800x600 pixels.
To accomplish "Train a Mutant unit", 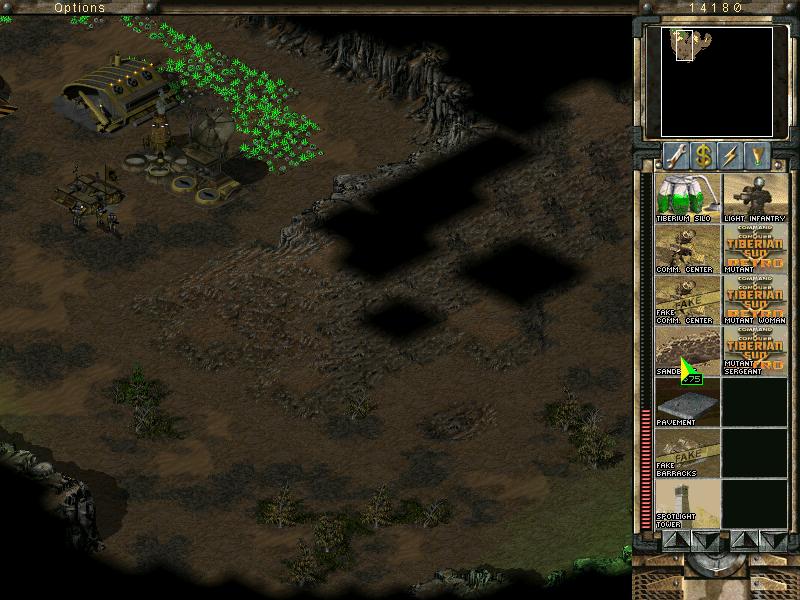I will [x=754, y=248].
